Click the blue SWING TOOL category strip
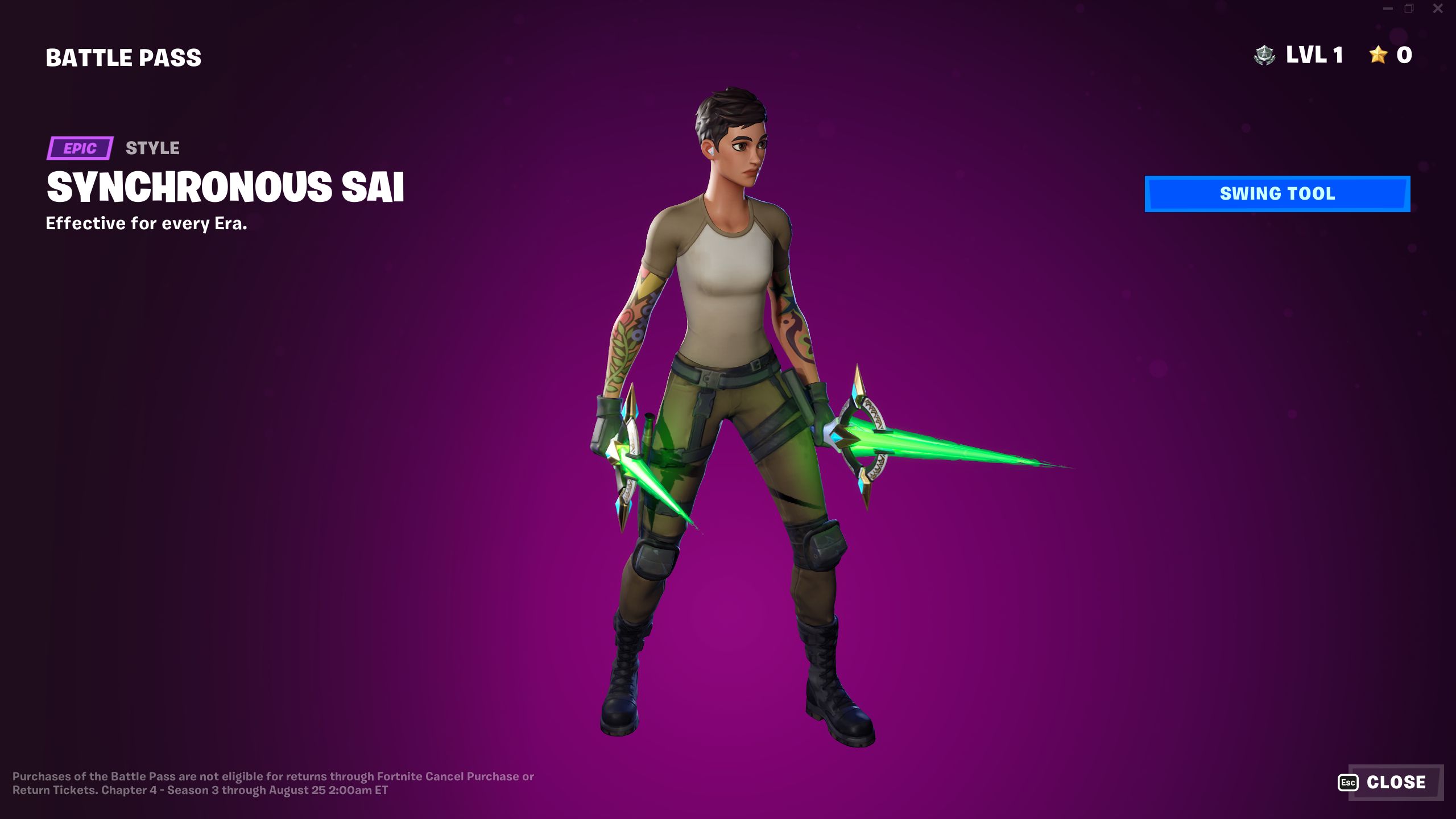 pos(1277,193)
